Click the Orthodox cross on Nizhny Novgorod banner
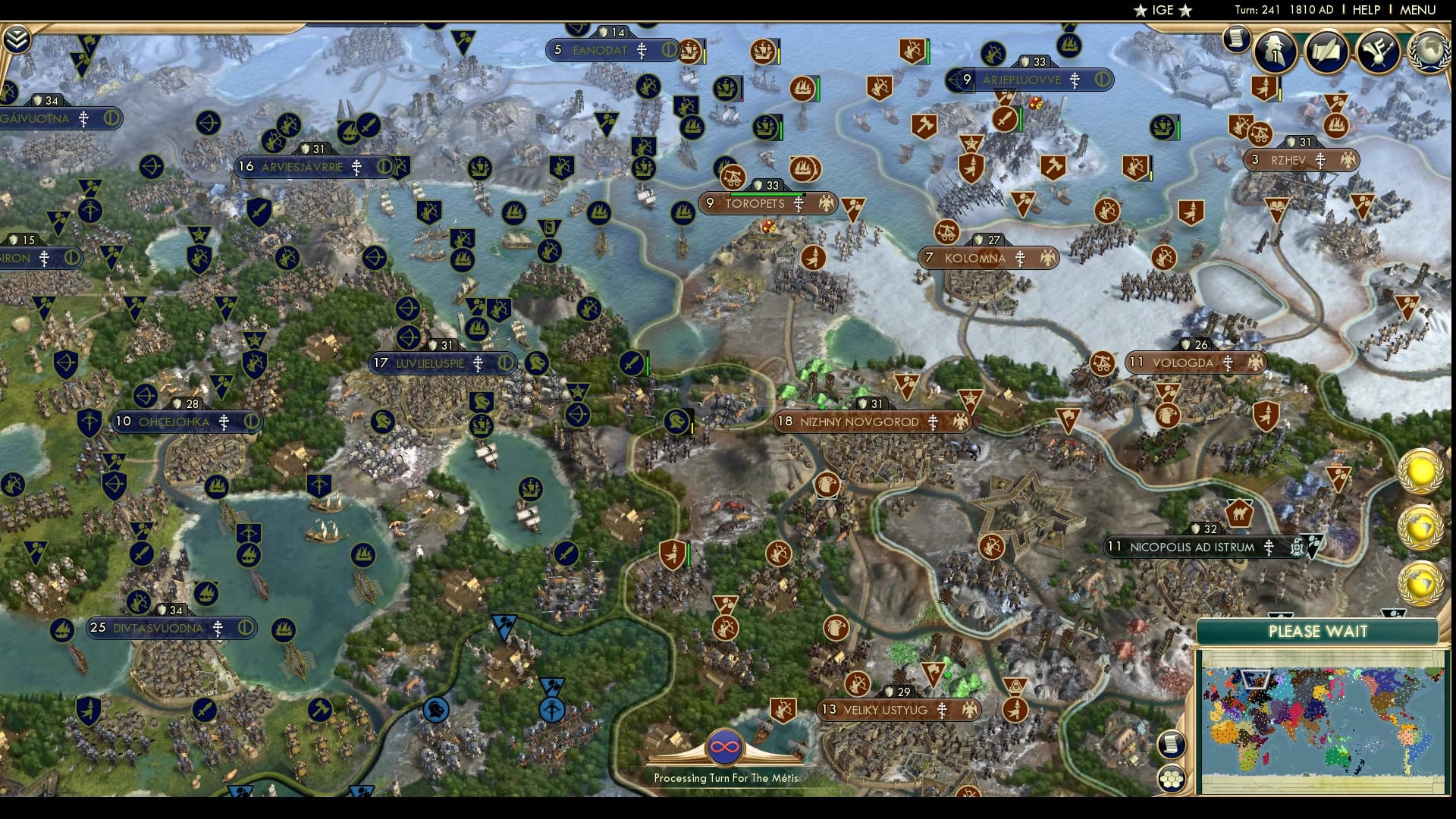 point(930,422)
